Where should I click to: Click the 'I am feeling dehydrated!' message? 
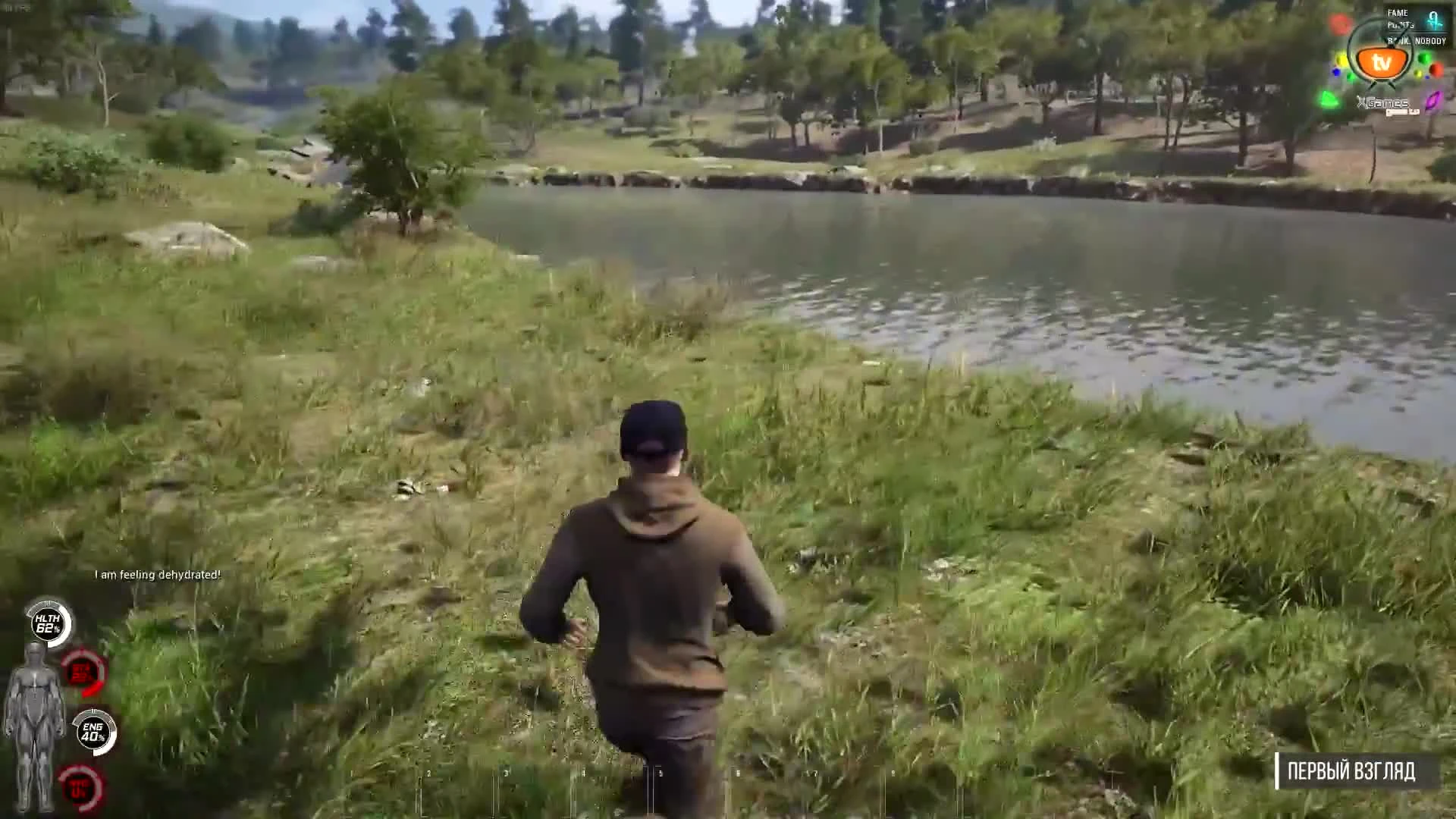point(155,575)
